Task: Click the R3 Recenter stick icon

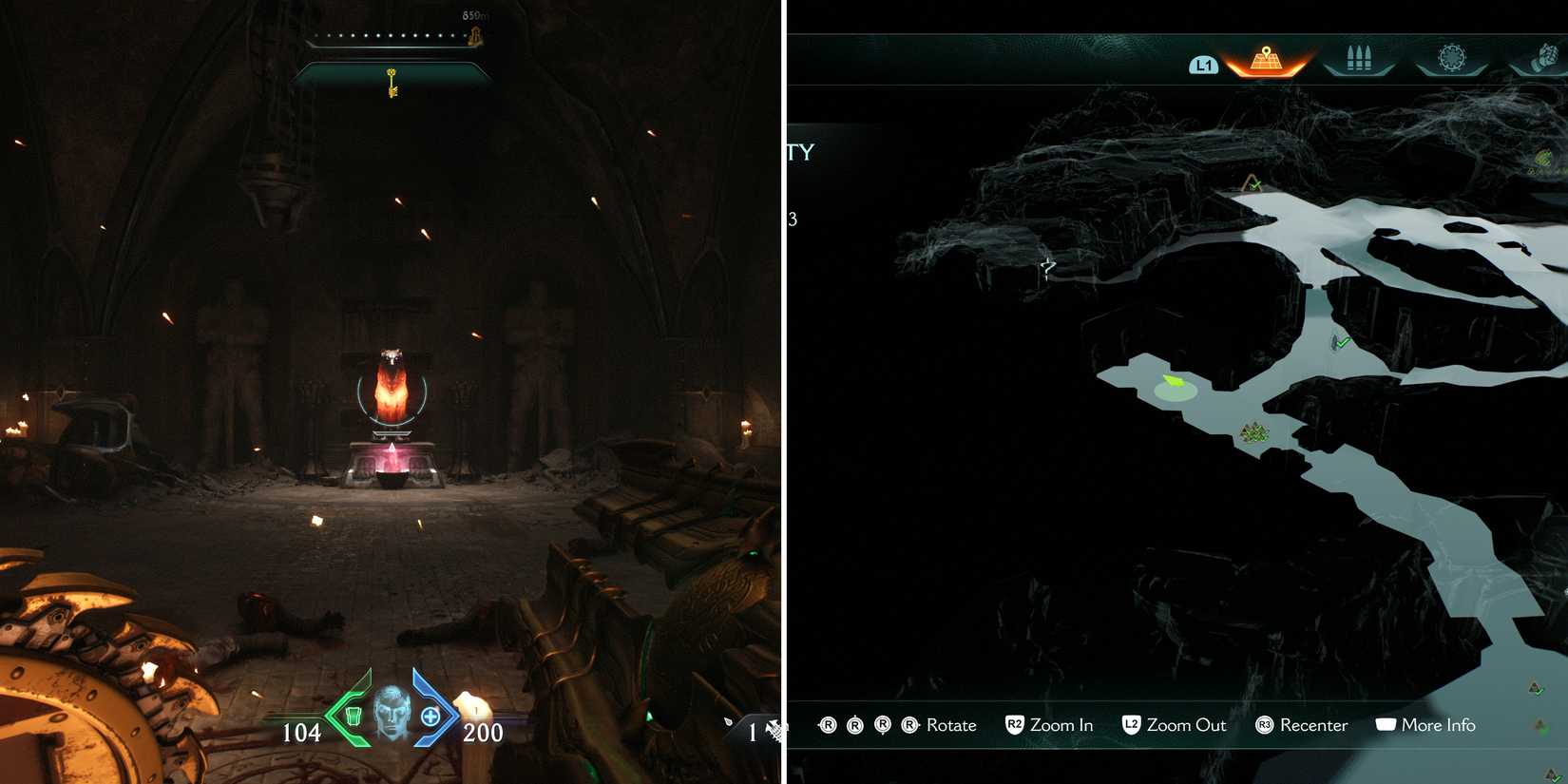Action: pyautogui.click(x=1265, y=725)
